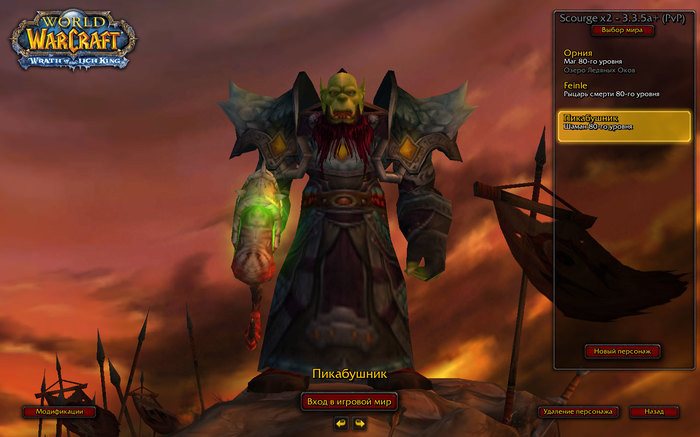Rotate the character with the right arrow
The width and height of the screenshot is (700, 437).
coord(359,423)
